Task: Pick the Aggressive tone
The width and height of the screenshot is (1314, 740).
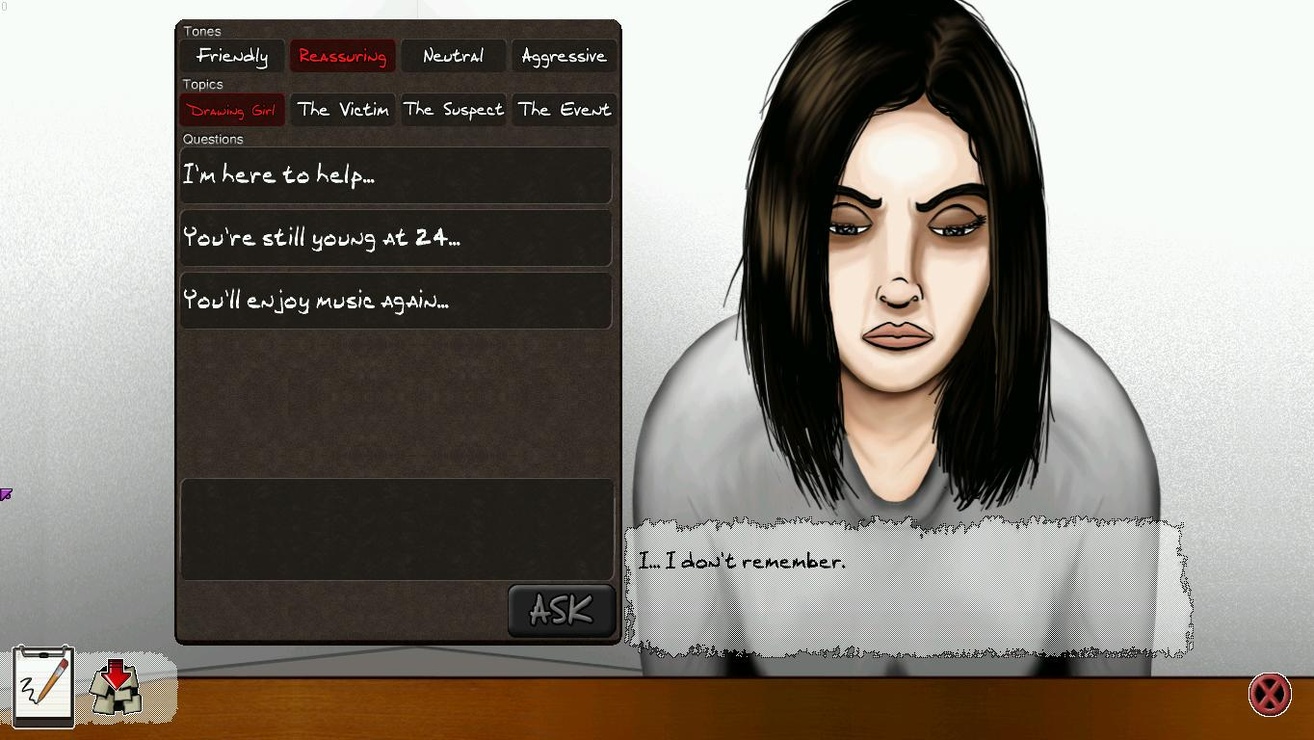Action: click(564, 56)
